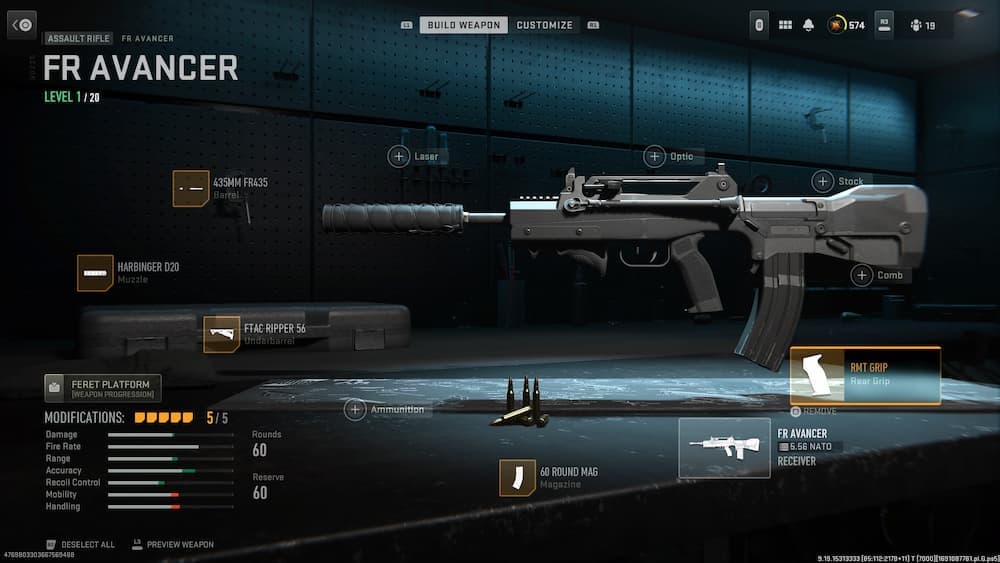The height and width of the screenshot is (563, 1000).
Task: Open the Stock attachment slot
Action: (823, 181)
